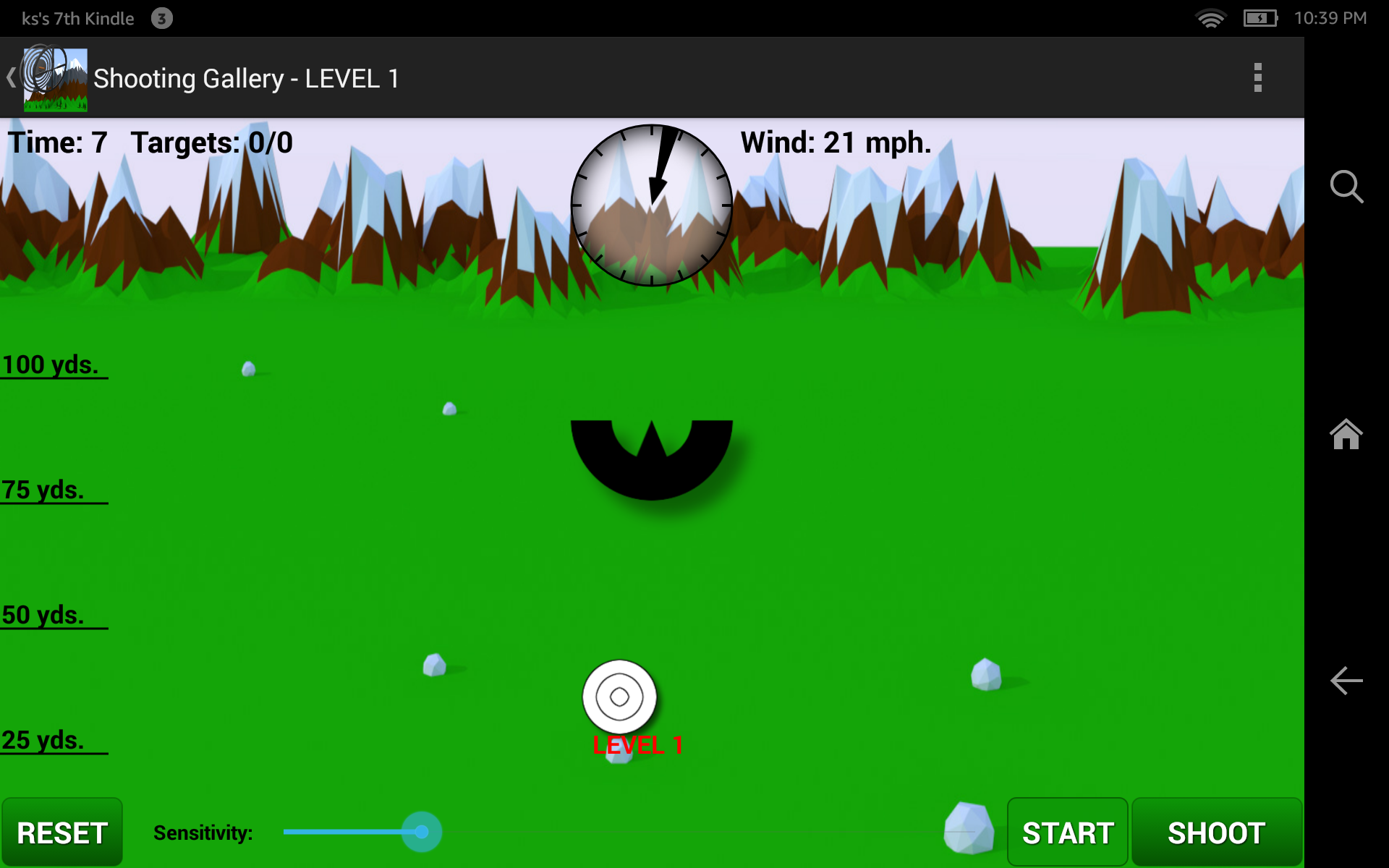The image size is (1389, 868).
Task: Tap the back chevron next to the app icon
Action: 11,77
